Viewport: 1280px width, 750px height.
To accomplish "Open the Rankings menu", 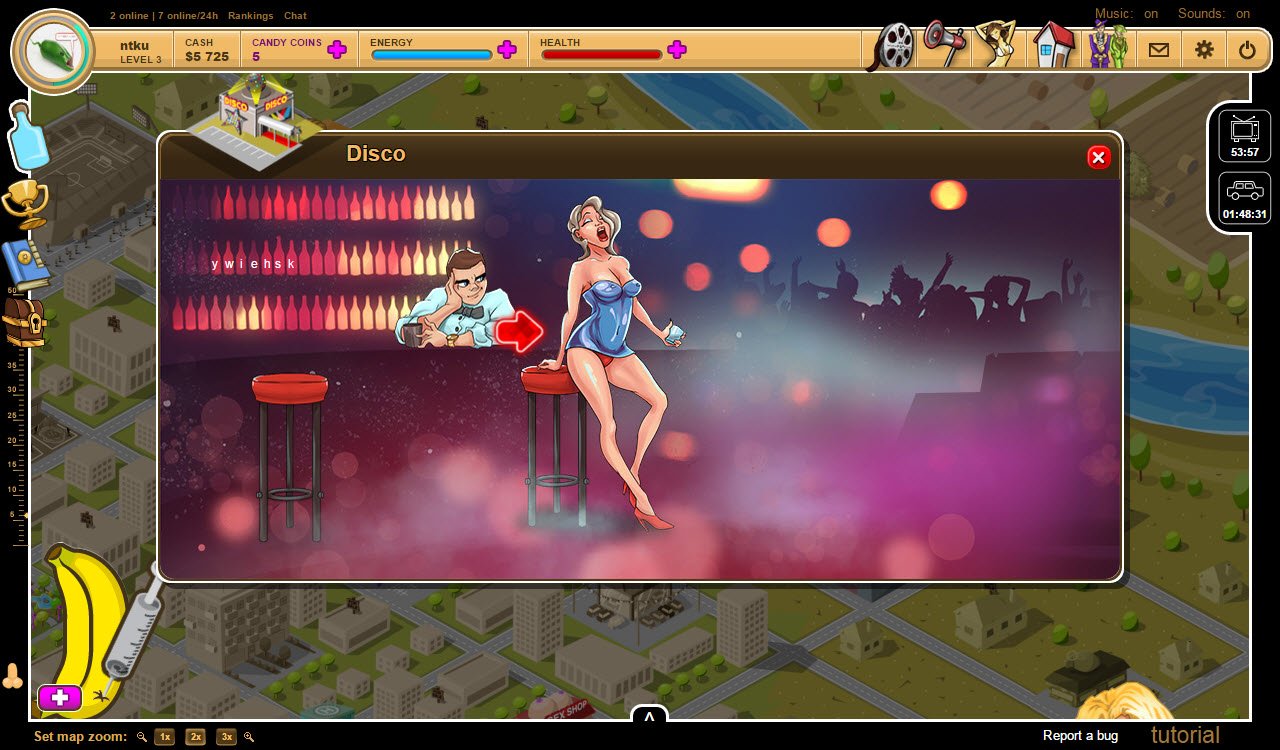I will pos(251,15).
